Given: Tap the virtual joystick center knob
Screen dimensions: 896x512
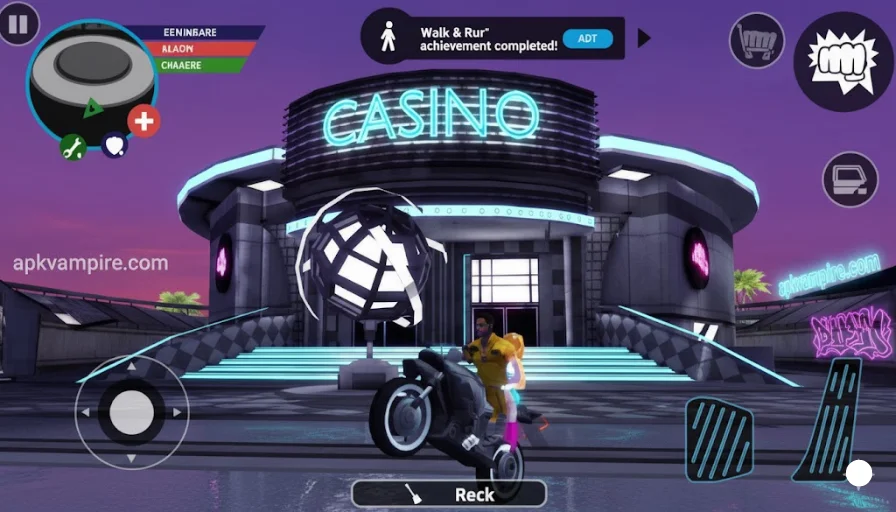Looking at the screenshot, I should click(x=131, y=412).
